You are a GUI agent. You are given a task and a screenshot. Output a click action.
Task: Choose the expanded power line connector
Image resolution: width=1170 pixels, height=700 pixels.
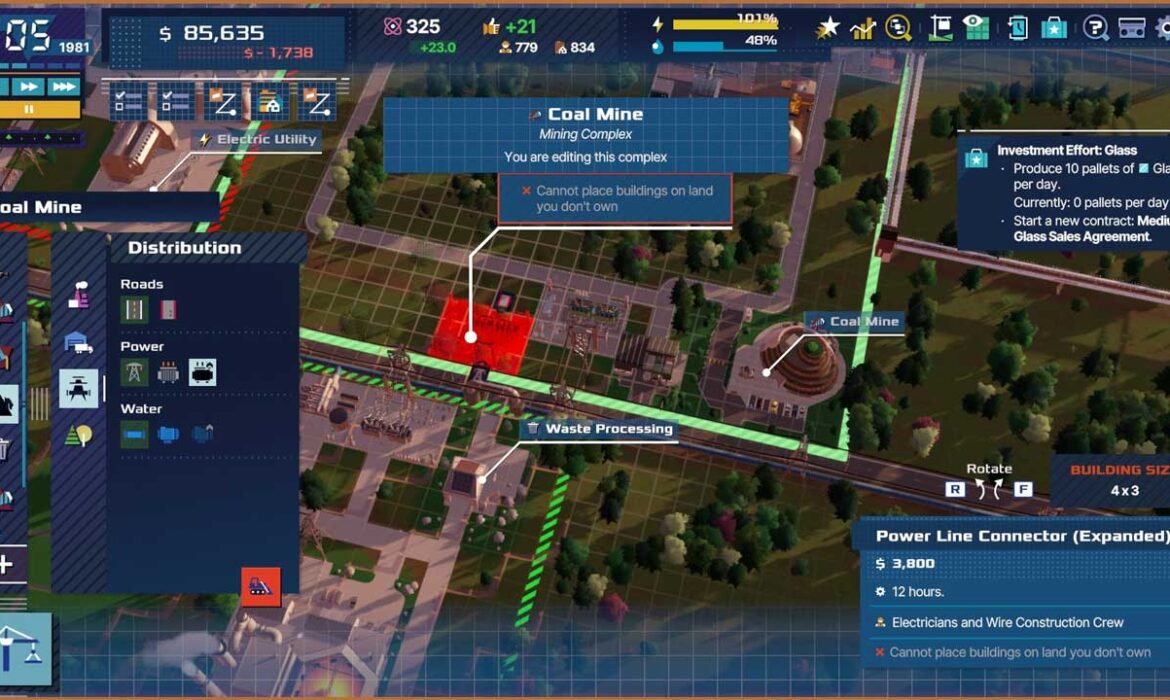click(203, 372)
